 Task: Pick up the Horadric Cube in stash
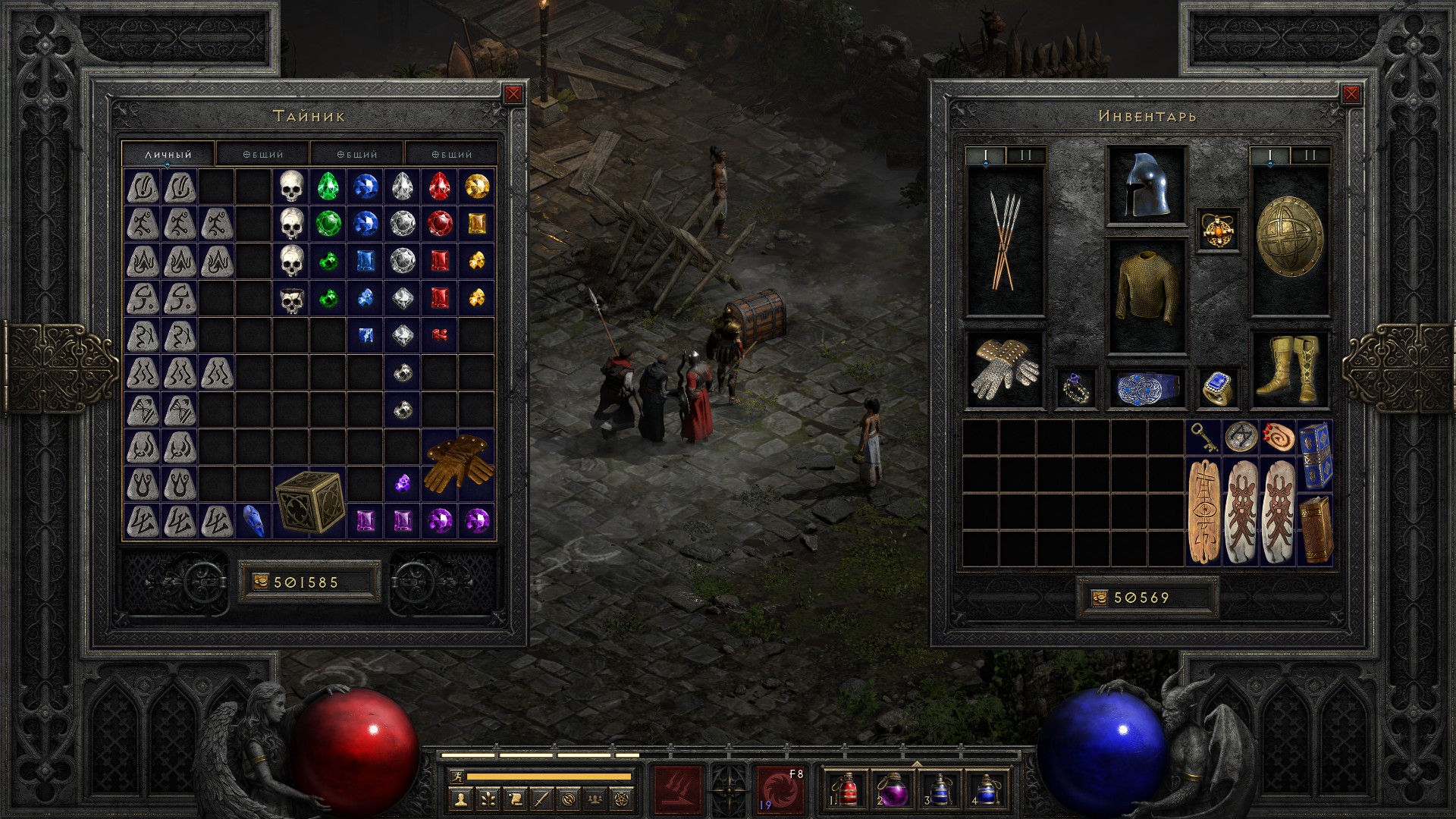click(309, 502)
